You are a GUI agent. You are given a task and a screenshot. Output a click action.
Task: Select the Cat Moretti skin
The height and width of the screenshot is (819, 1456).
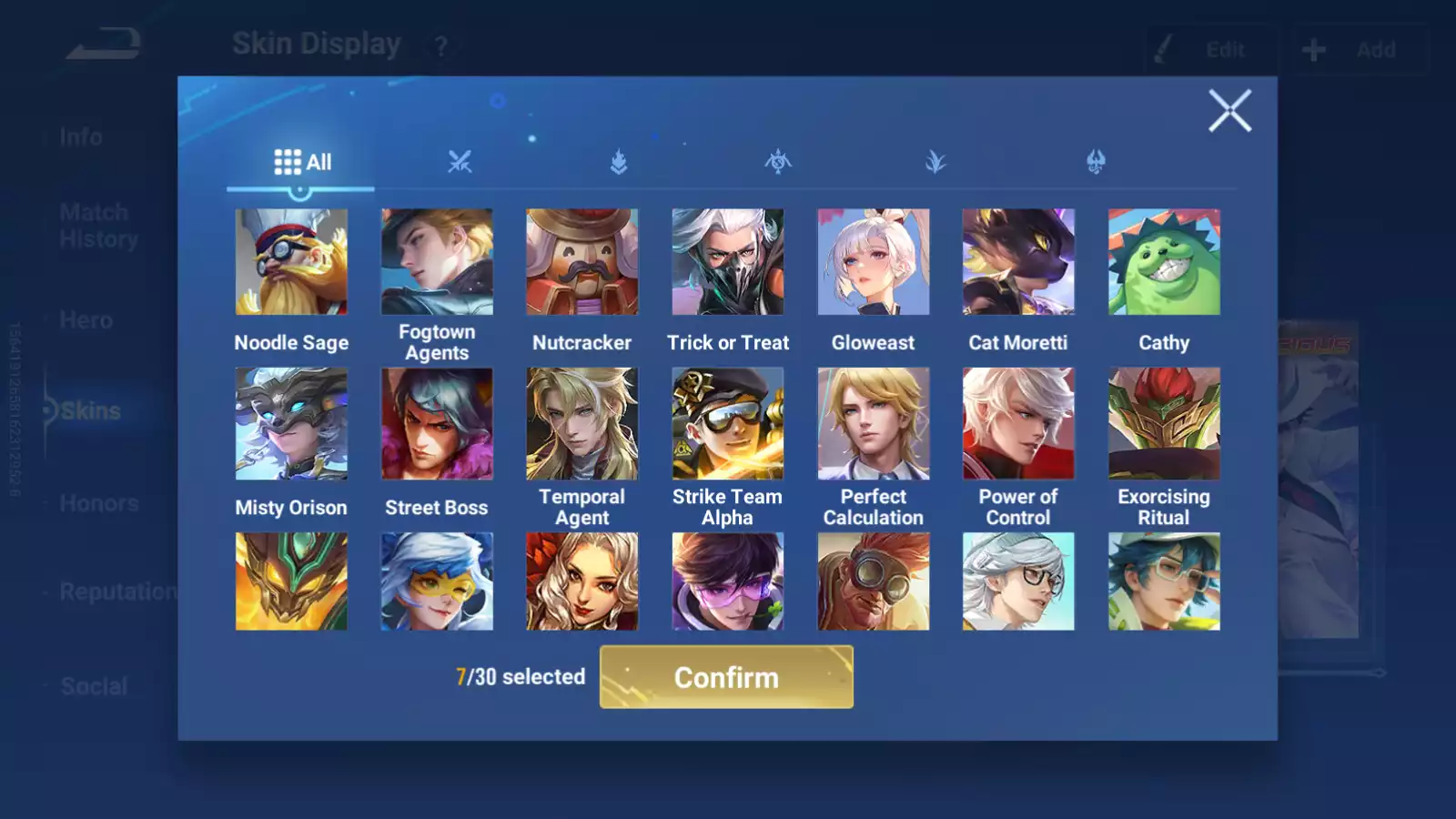tap(1018, 262)
